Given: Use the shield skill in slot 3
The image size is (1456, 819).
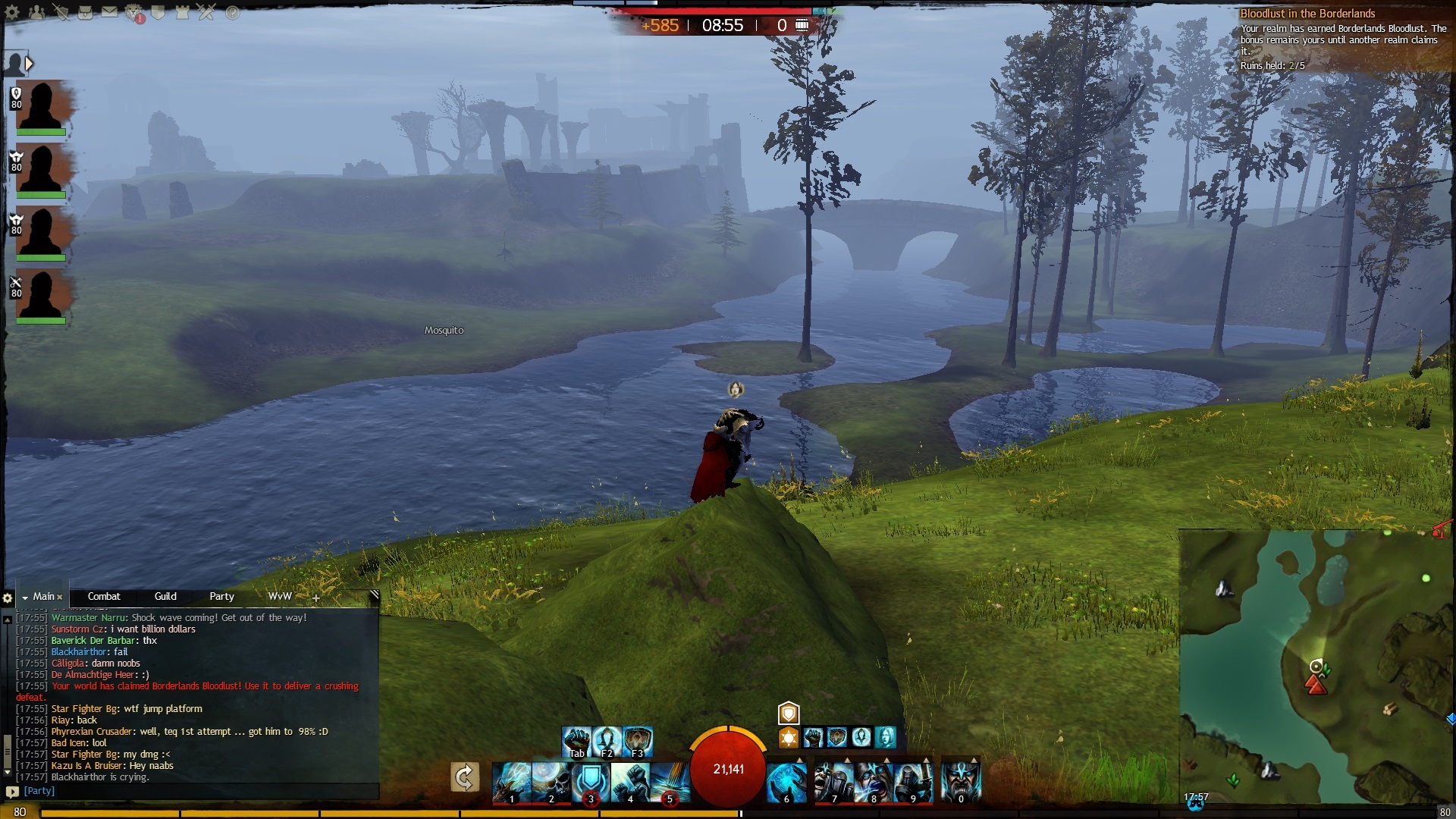Looking at the screenshot, I should (590, 781).
